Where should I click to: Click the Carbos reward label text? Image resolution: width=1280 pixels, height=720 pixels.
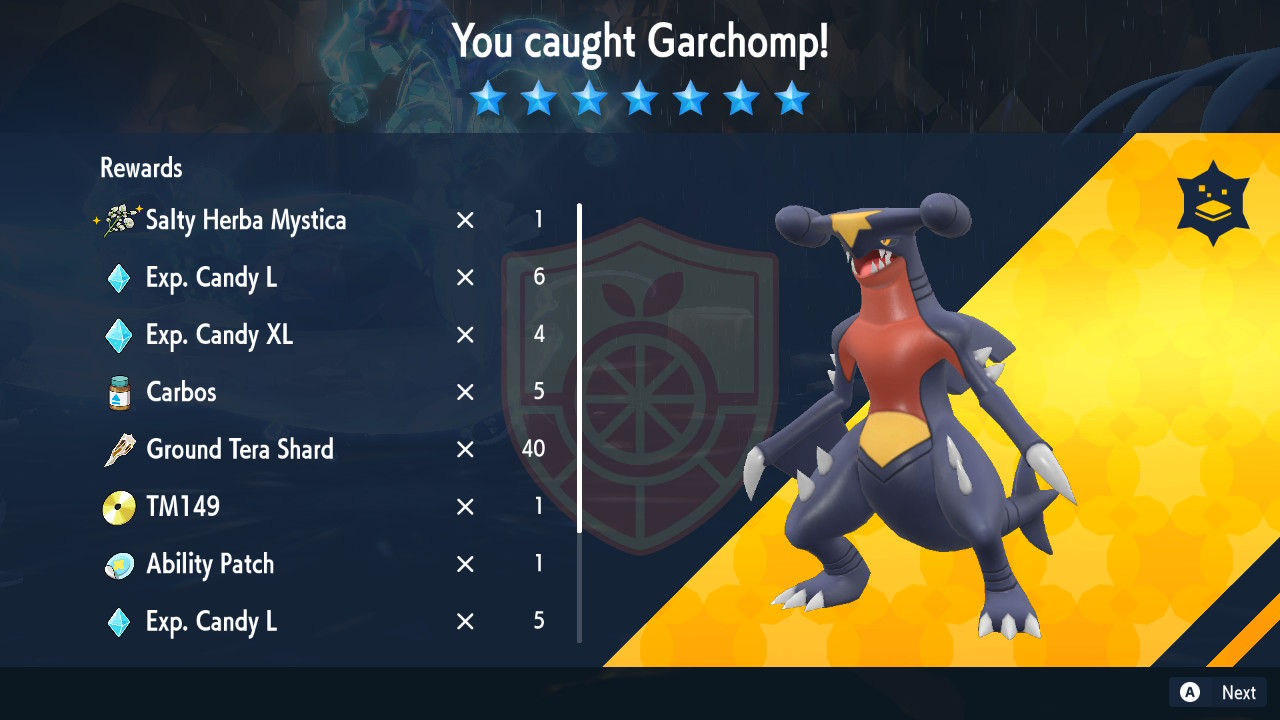tap(181, 392)
